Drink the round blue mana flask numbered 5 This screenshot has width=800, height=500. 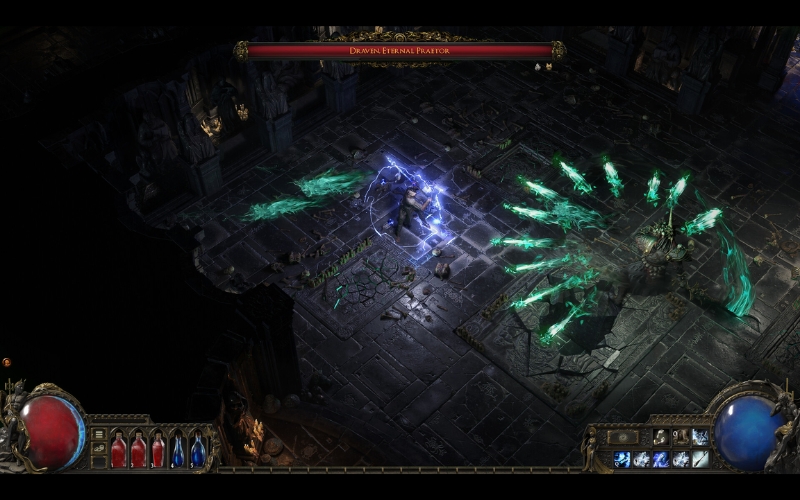[198, 450]
